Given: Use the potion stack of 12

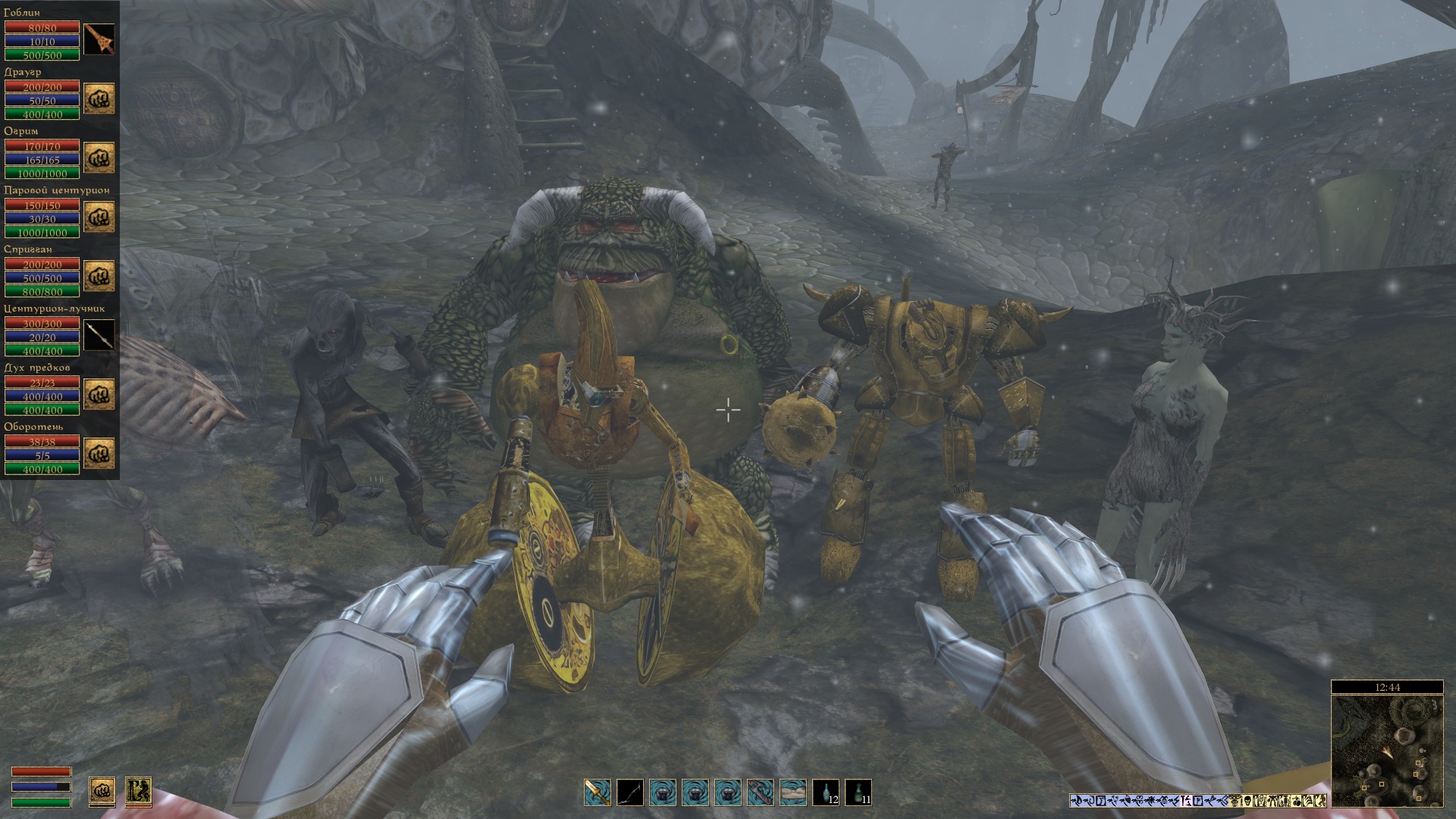Looking at the screenshot, I should coord(826,792).
